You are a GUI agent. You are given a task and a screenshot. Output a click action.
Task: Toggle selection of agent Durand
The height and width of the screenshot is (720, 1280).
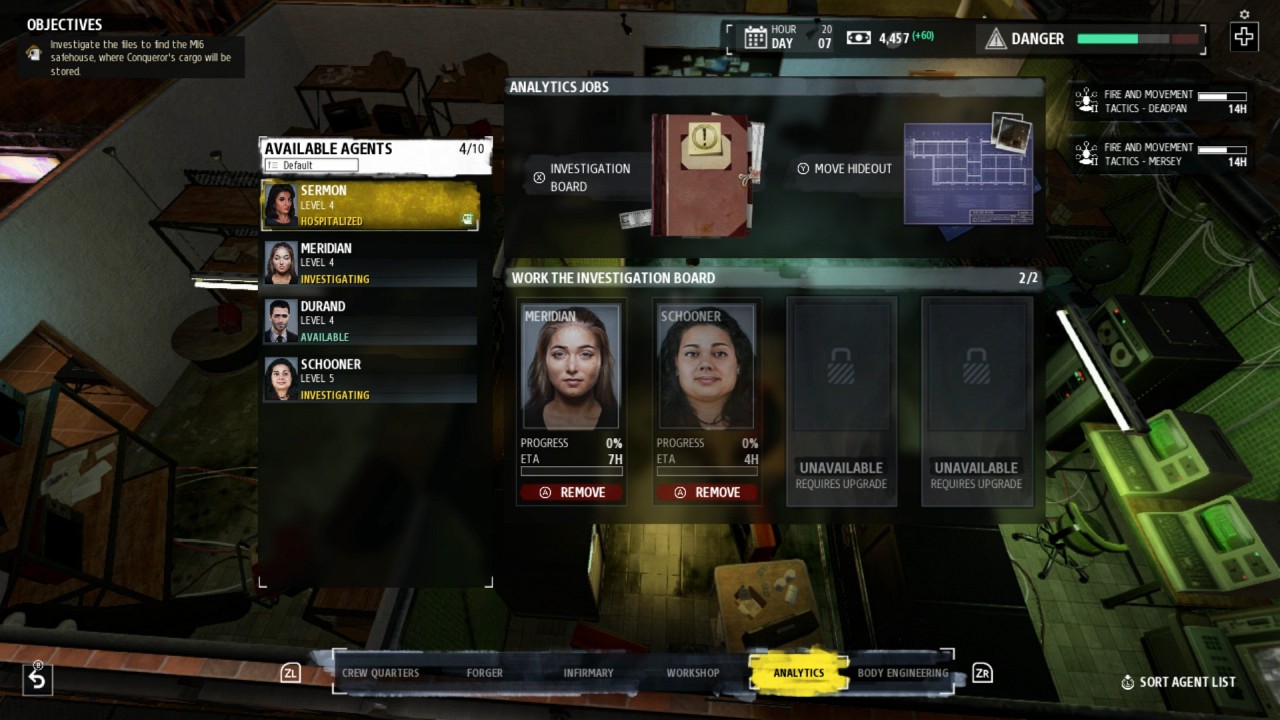370,321
